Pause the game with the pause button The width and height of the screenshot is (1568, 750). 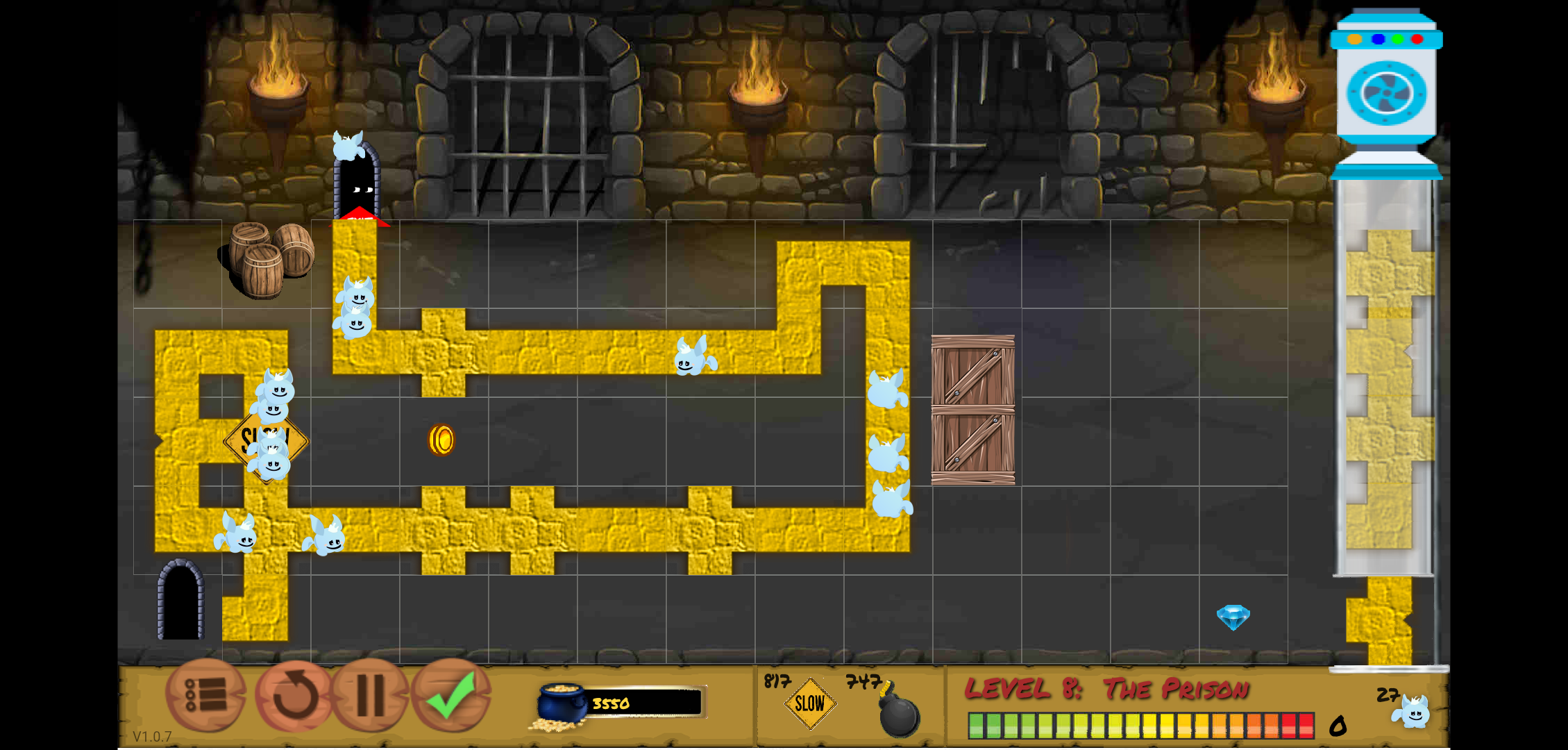pyautogui.click(x=371, y=695)
